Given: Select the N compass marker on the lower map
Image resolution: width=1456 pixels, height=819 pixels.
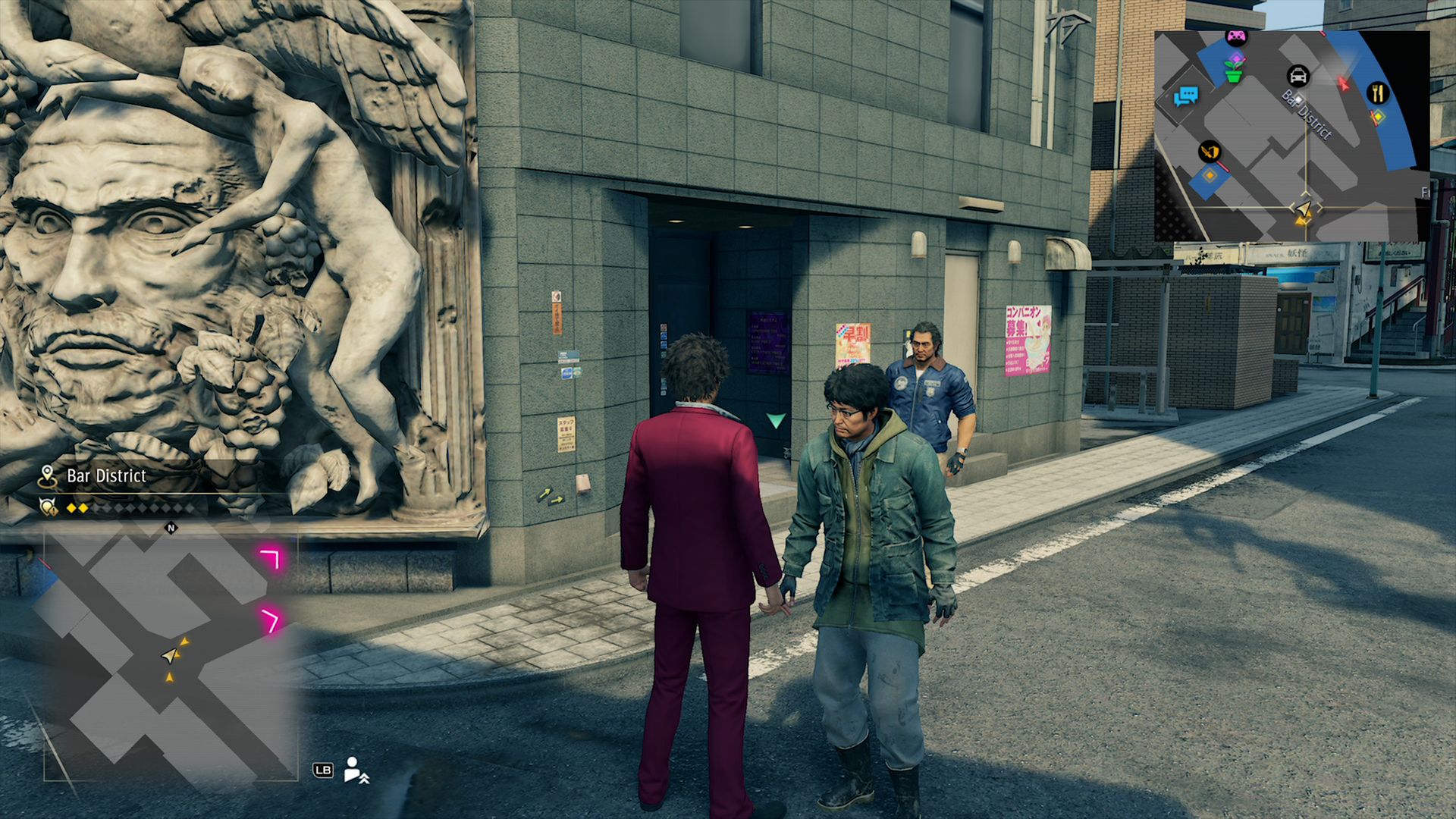Looking at the screenshot, I should (170, 528).
